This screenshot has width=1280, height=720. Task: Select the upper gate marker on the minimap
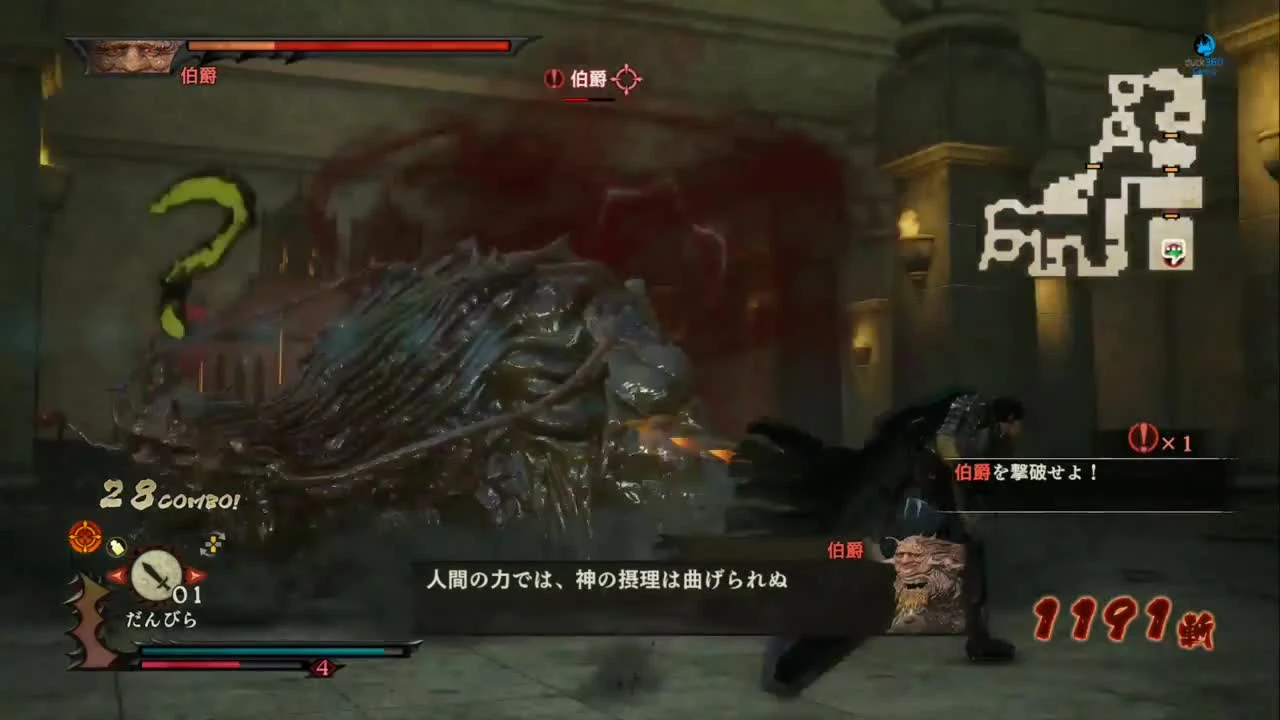1172,135
